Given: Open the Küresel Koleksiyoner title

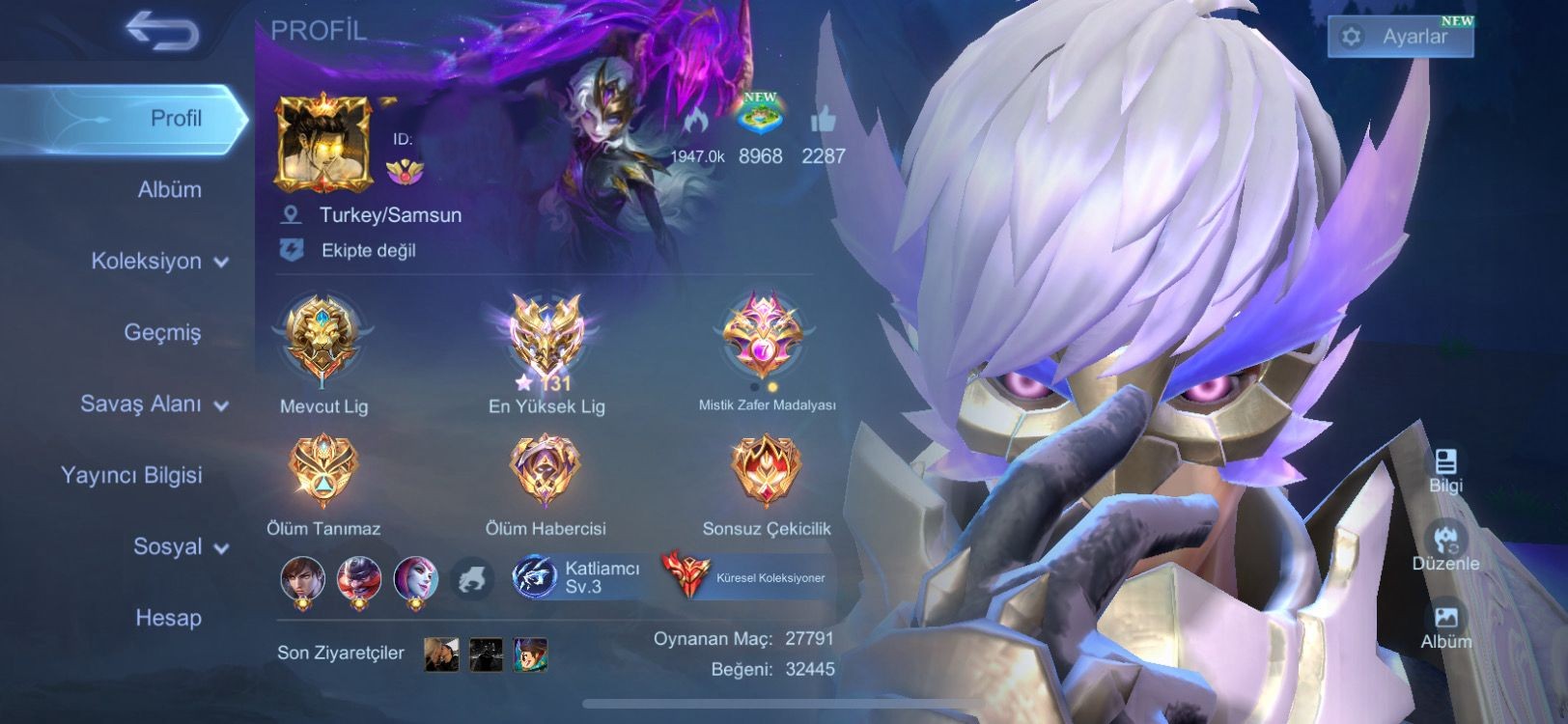Looking at the screenshot, I should click(x=745, y=576).
